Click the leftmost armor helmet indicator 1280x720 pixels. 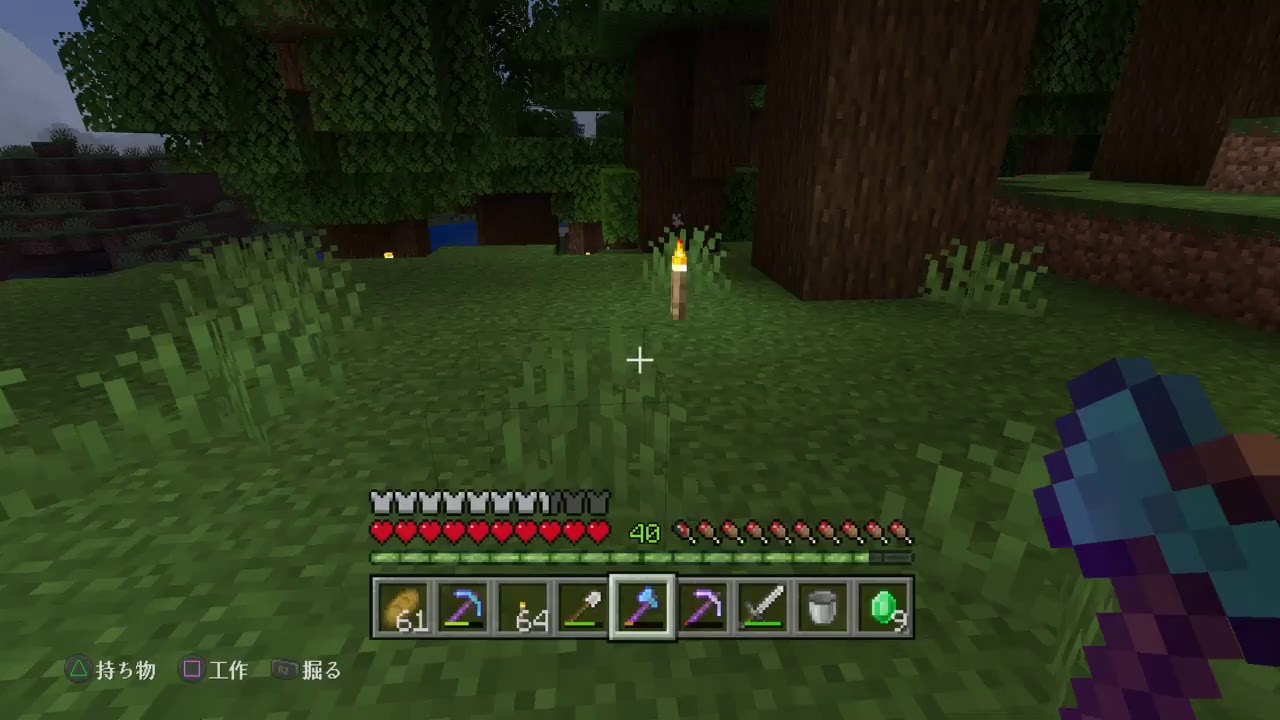378,498
